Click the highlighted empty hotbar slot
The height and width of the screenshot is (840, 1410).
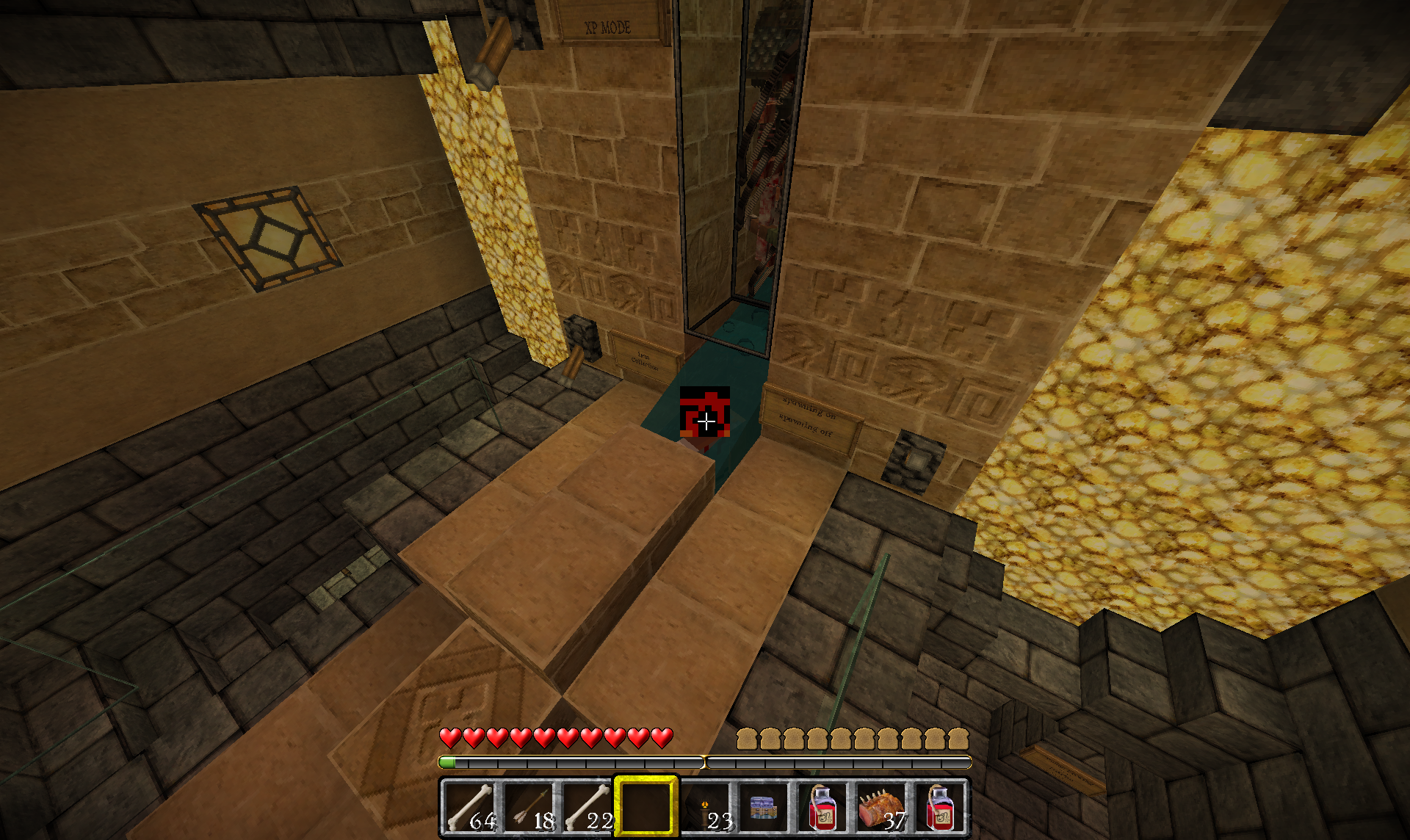pos(646,807)
